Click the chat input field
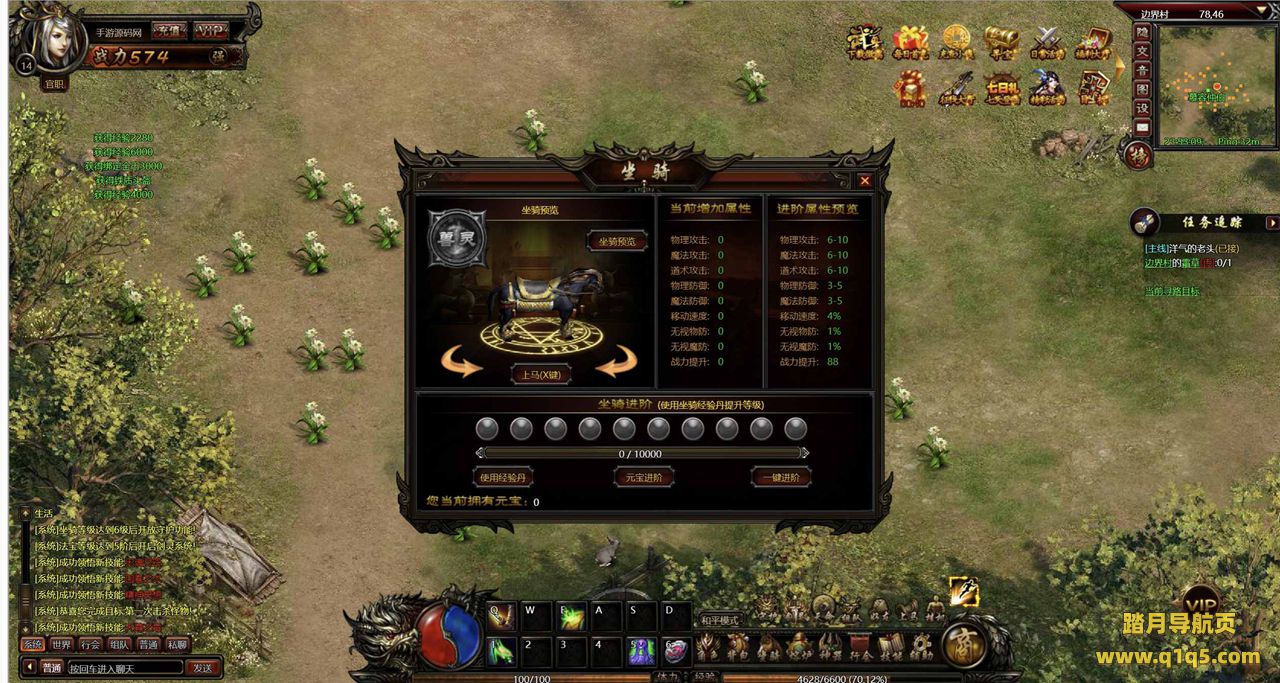This screenshot has height=683, width=1280. (125, 667)
